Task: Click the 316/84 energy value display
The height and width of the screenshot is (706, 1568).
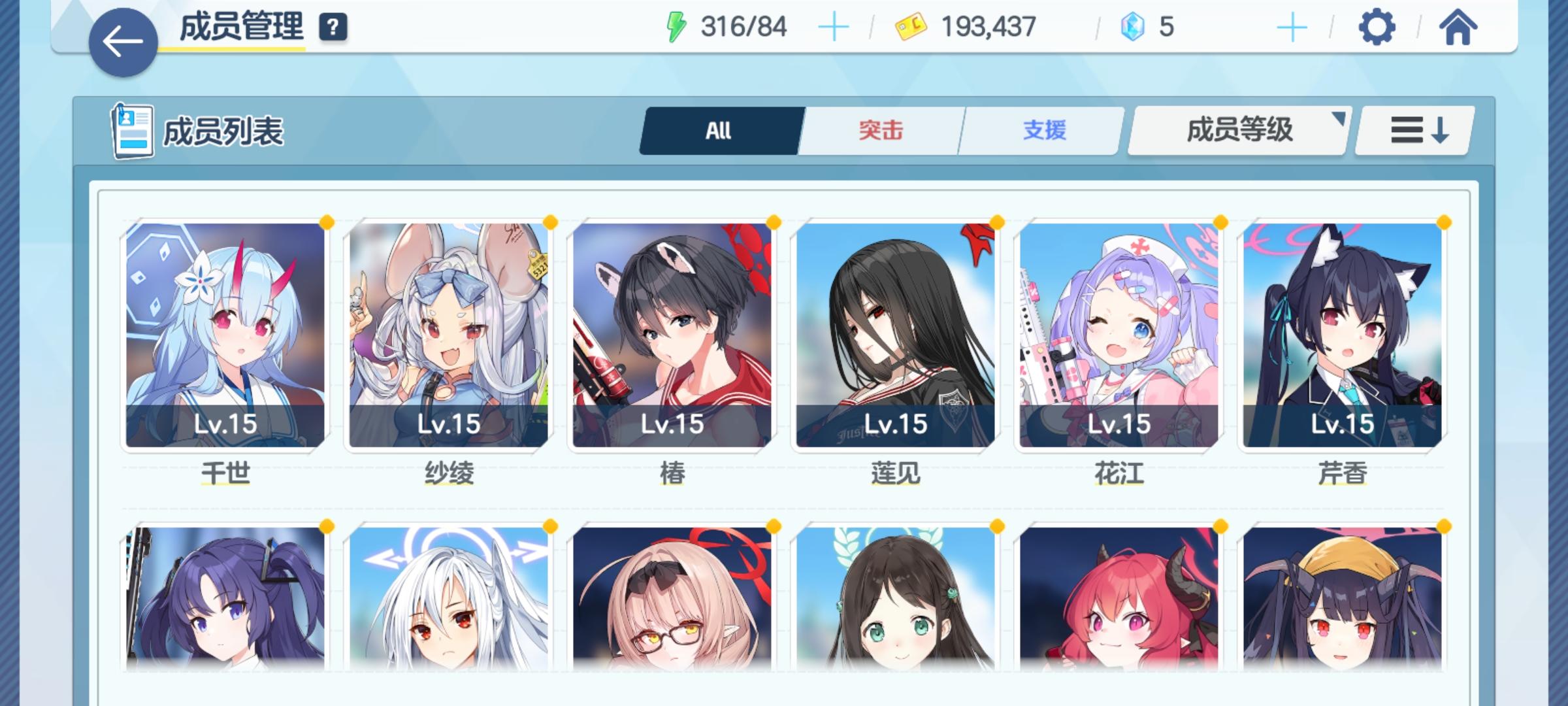Action: pyautogui.click(x=745, y=26)
